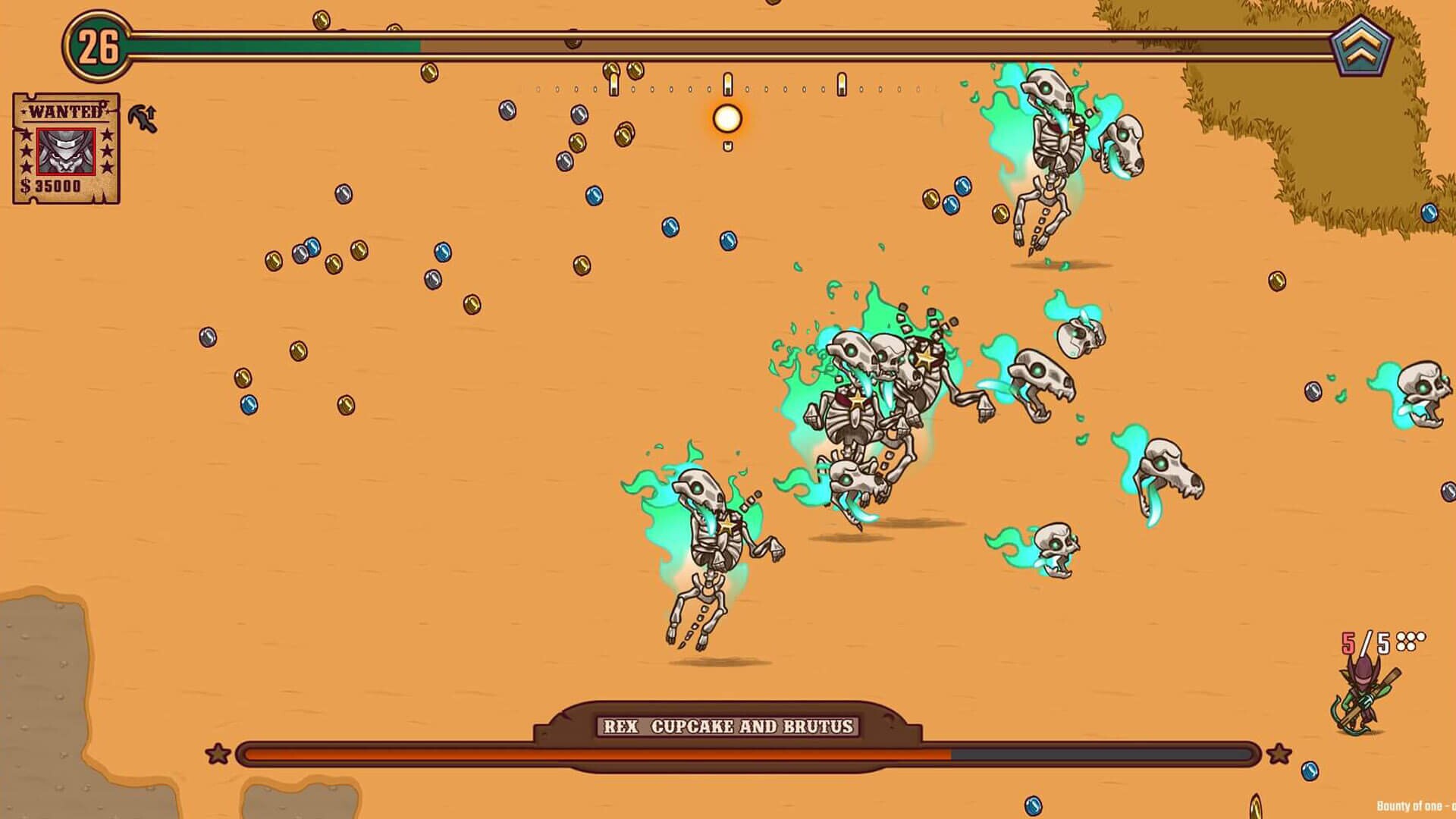Click the star rating on the wanted poster

pos(106,150)
